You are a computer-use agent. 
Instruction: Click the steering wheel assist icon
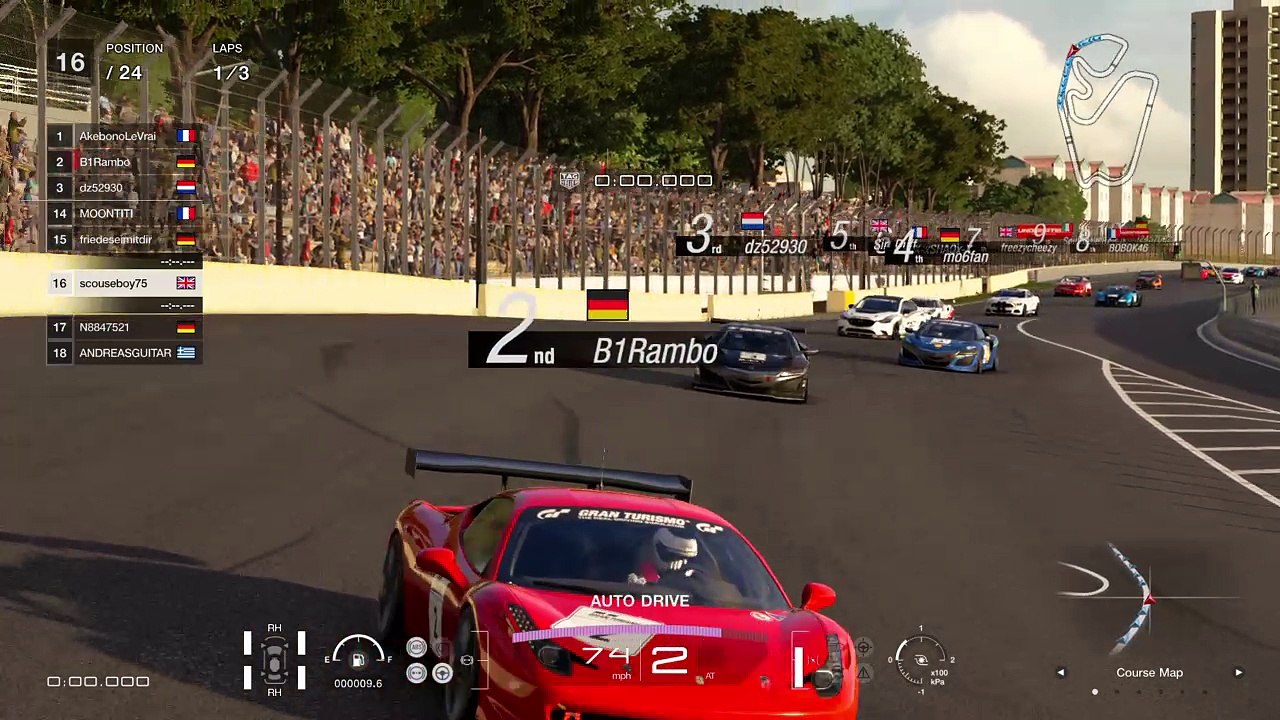coord(442,673)
